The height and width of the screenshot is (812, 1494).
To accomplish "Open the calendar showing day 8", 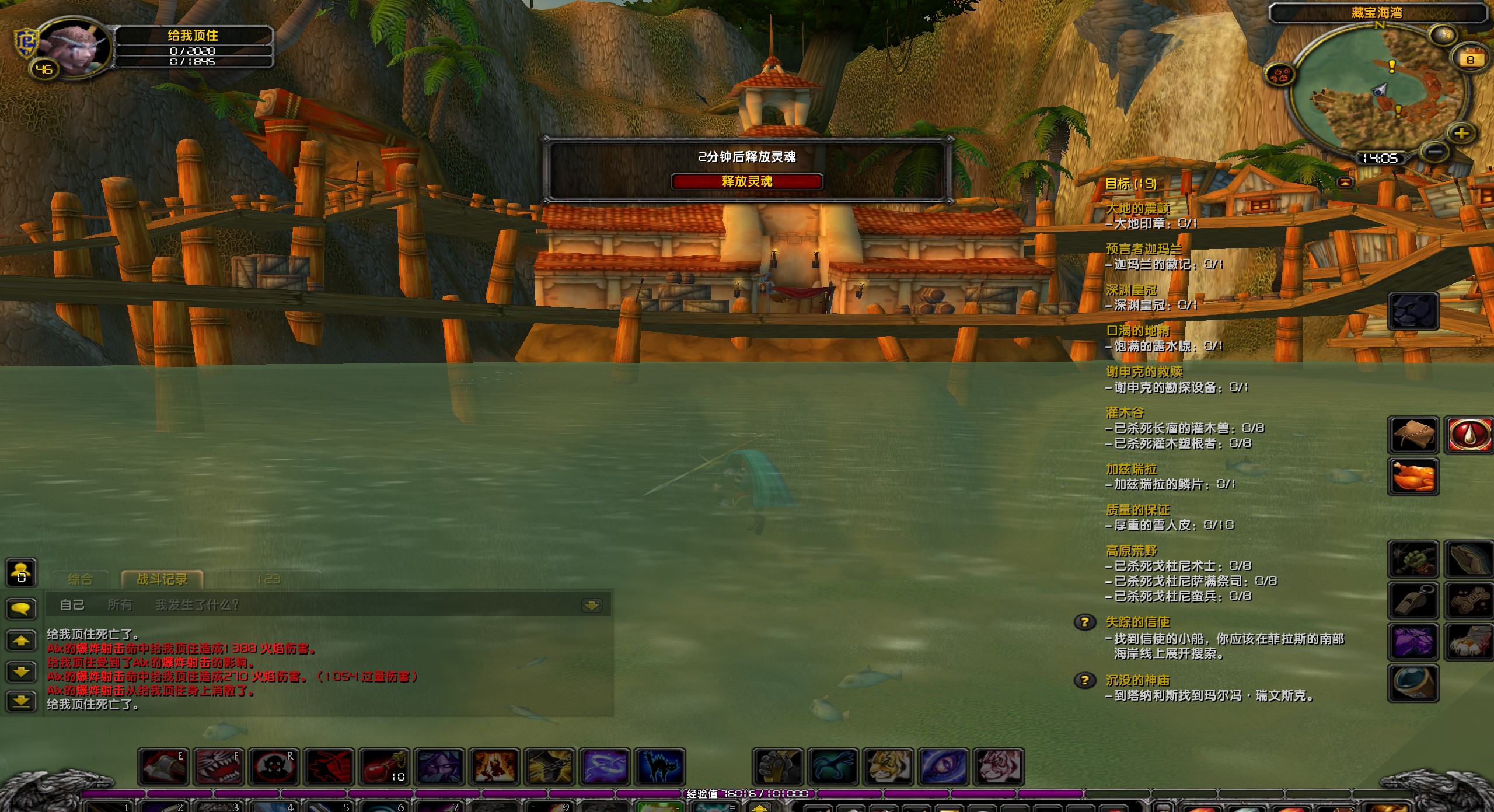I will [1470, 60].
